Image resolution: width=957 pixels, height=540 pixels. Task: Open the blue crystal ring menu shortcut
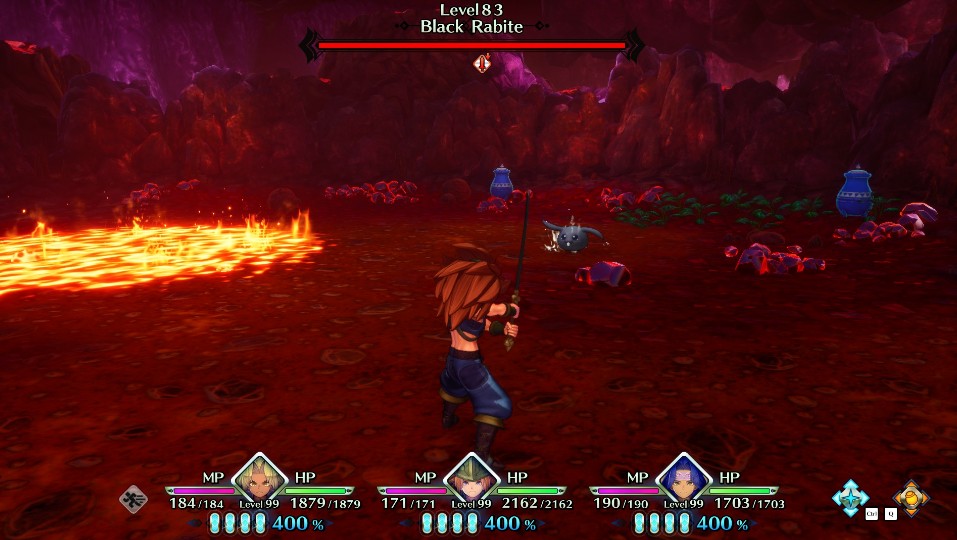pyautogui.click(x=851, y=497)
